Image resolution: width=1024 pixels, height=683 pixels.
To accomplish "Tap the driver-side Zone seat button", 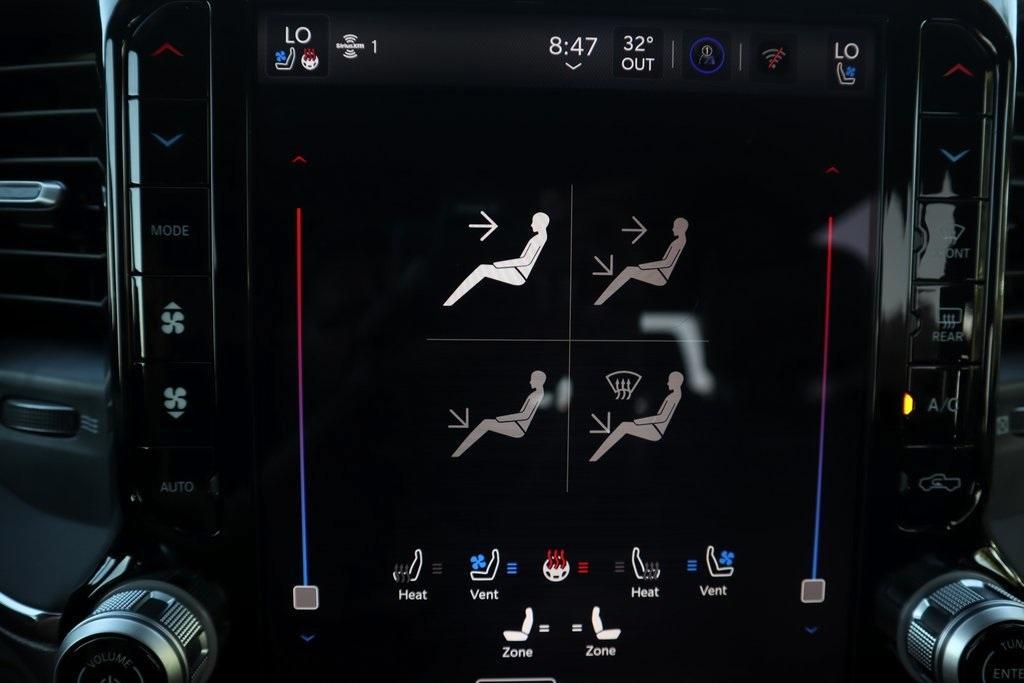I will [x=518, y=632].
